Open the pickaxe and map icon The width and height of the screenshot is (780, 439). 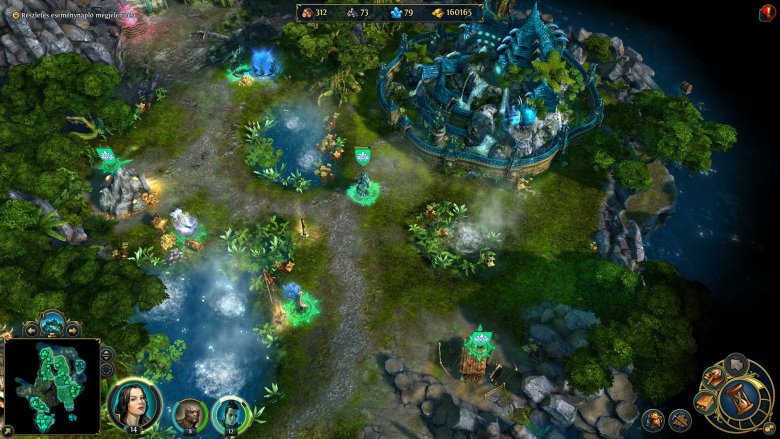tap(680, 419)
